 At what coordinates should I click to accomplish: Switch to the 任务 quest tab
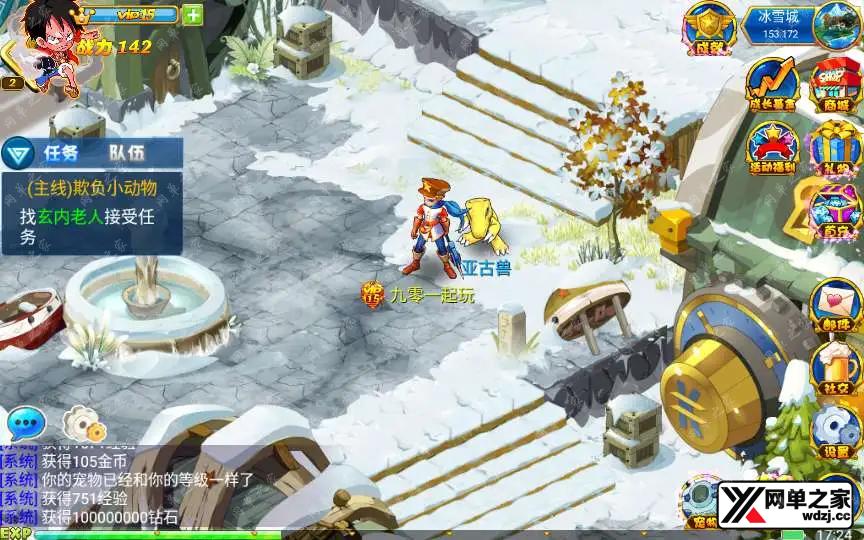(x=55, y=153)
